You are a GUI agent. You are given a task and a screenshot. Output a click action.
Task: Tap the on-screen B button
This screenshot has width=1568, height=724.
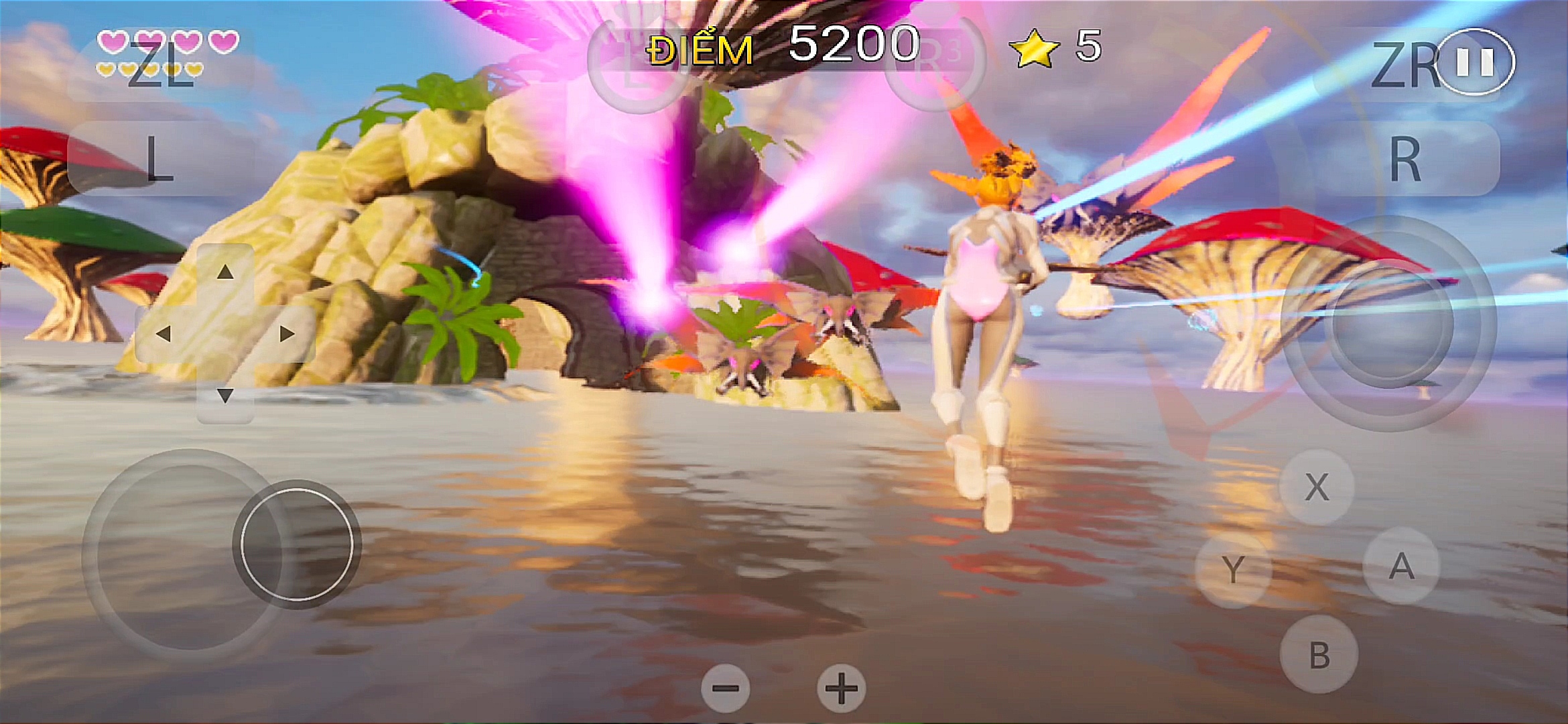coord(1319,655)
